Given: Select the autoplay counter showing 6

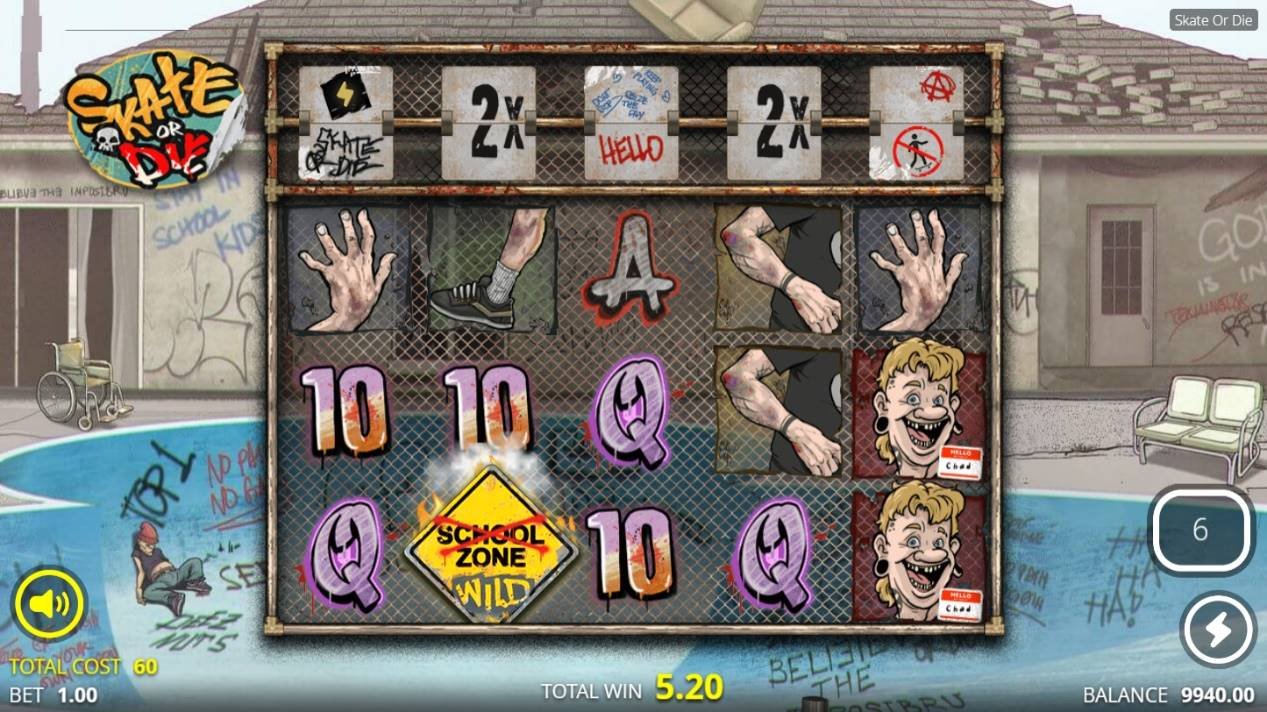Looking at the screenshot, I should coord(1201,530).
